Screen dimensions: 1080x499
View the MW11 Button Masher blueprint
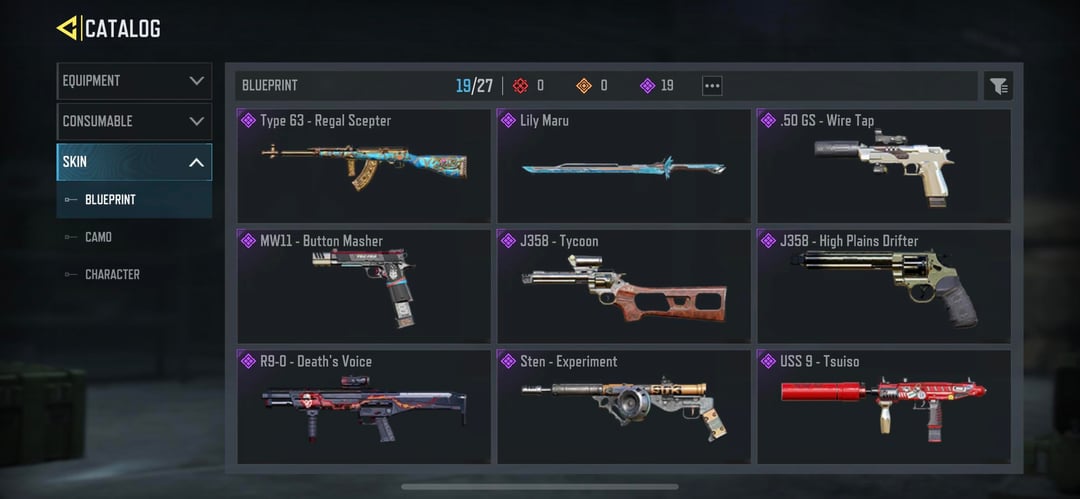(x=364, y=285)
